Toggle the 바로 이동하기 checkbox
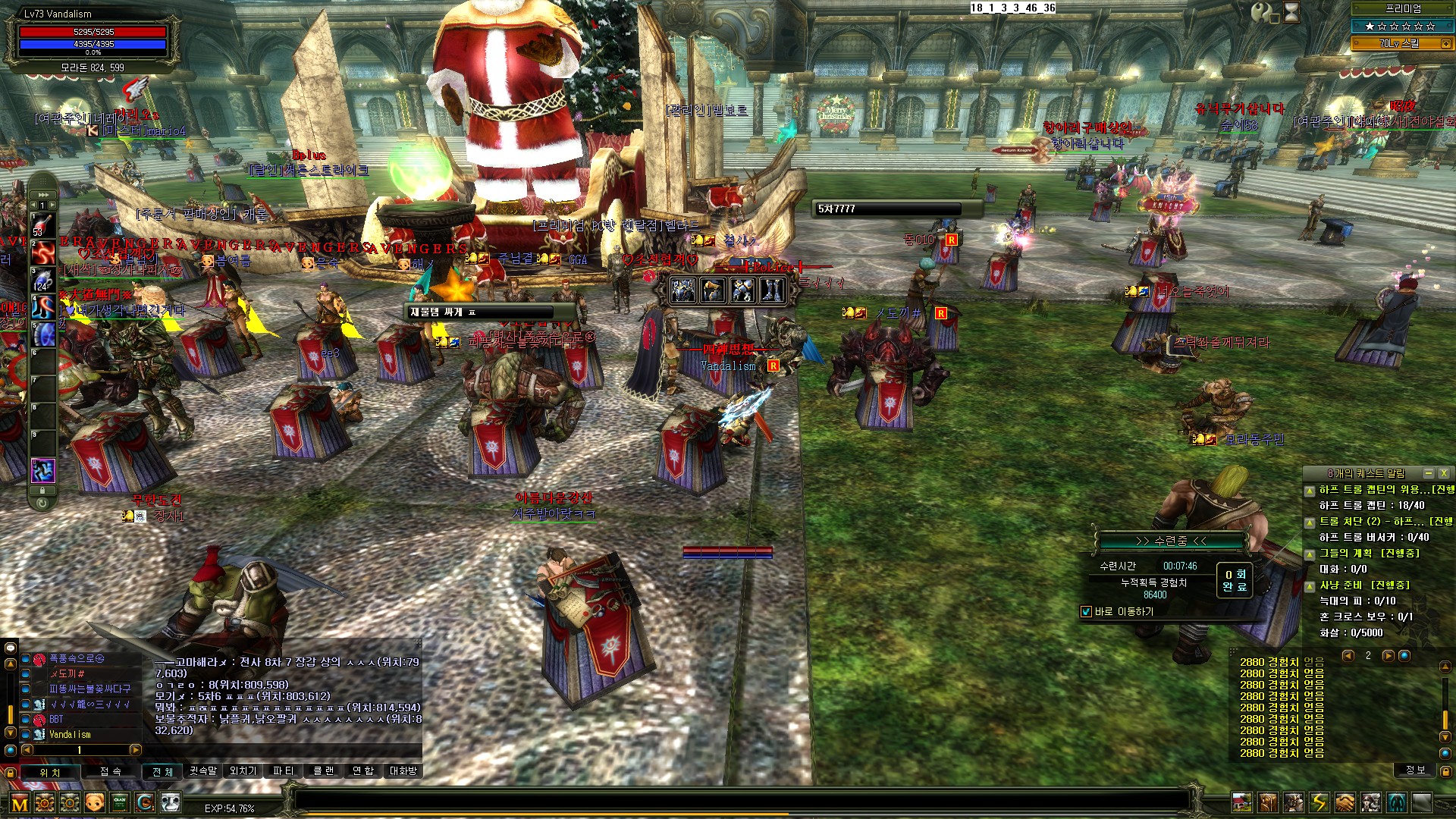Screen dimensions: 1456x819 point(1086,612)
